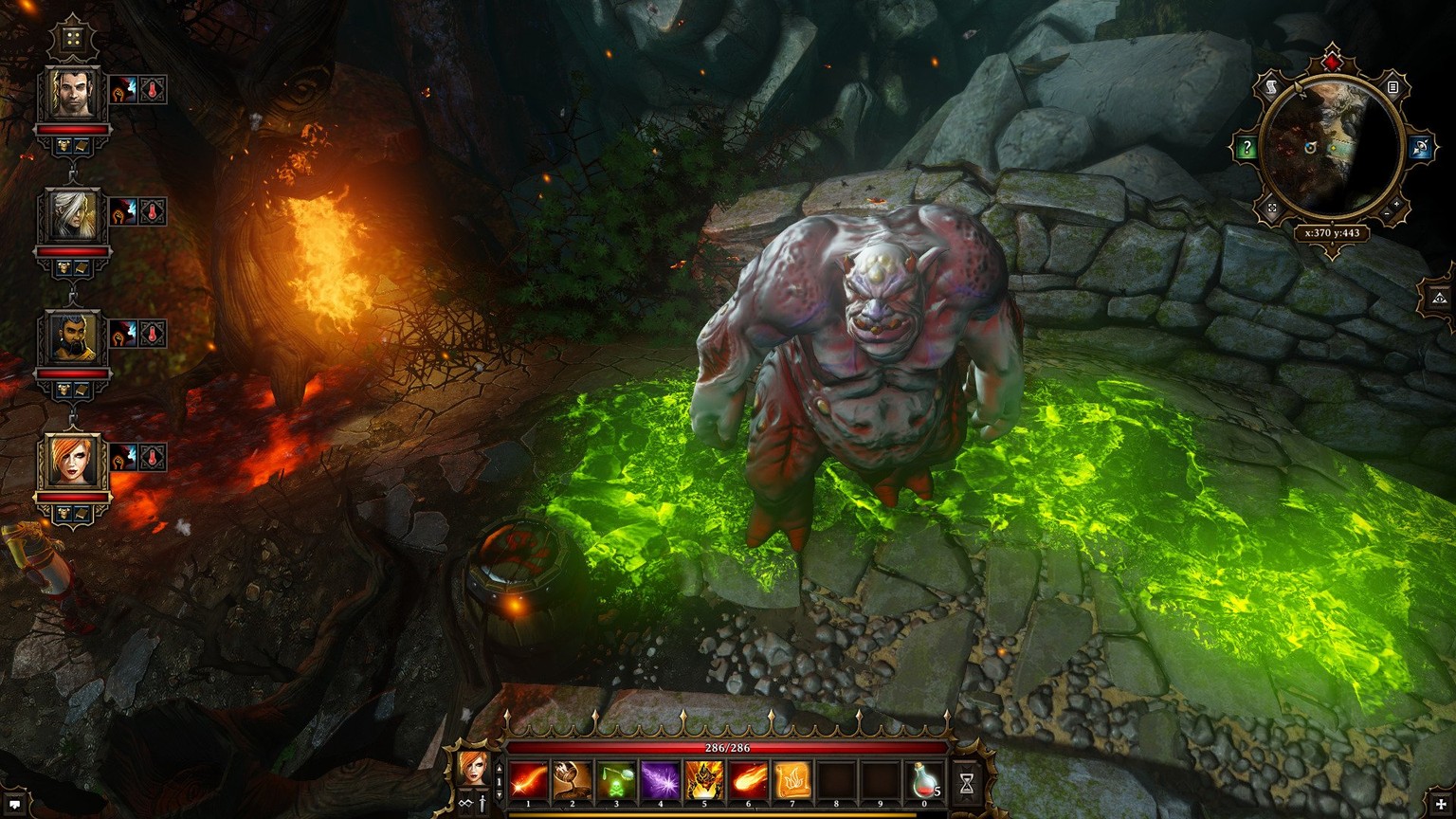The height and width of the screenshot is (819, 1456).
Task: Open the chat bubble icon in corner
Action: click(x=14, y=805)
